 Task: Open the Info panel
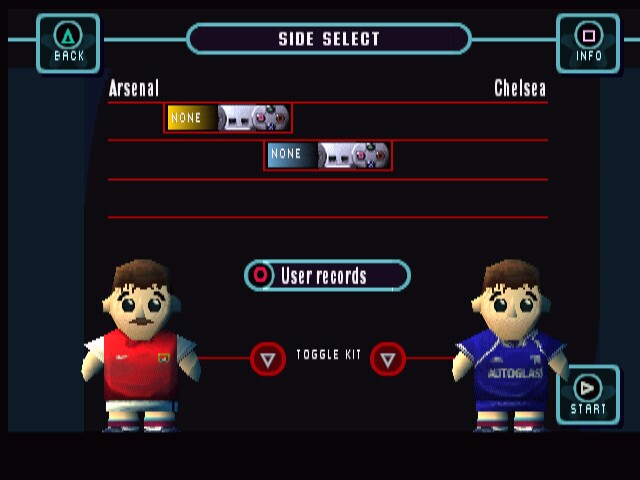[x=588, y=43]
